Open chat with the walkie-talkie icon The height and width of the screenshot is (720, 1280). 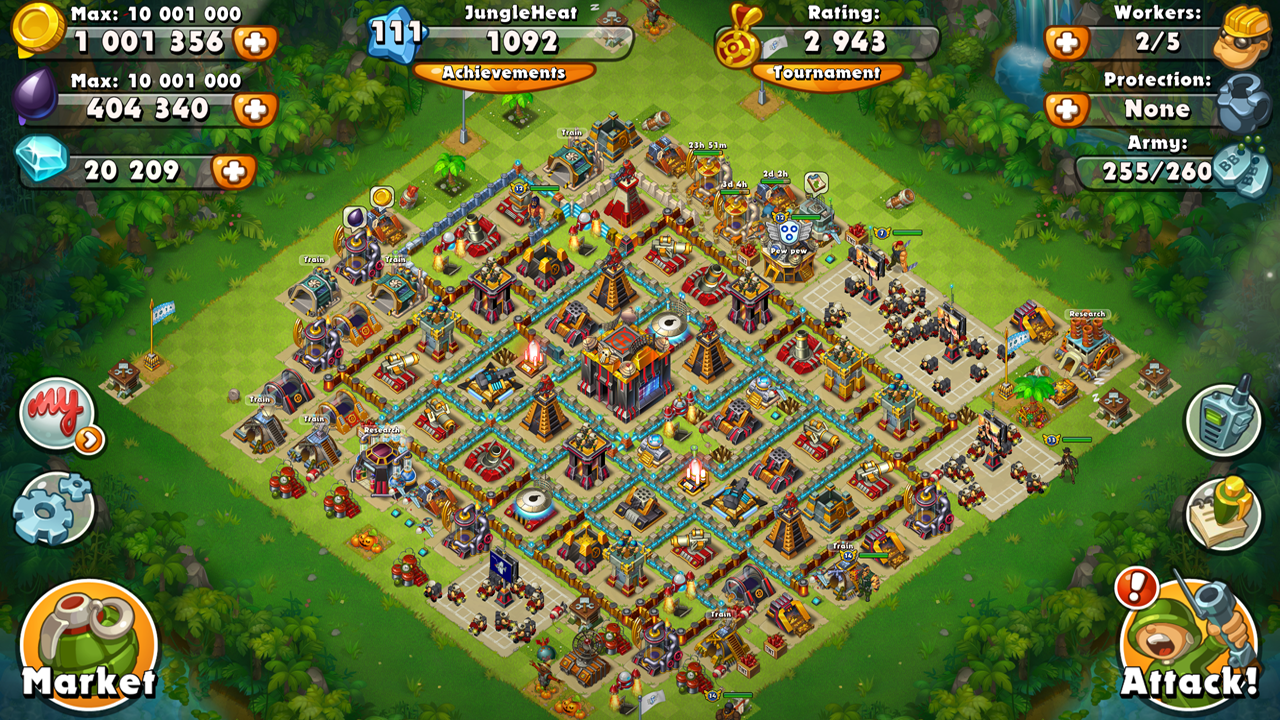pyautogui.click(x=1222, y=420)
